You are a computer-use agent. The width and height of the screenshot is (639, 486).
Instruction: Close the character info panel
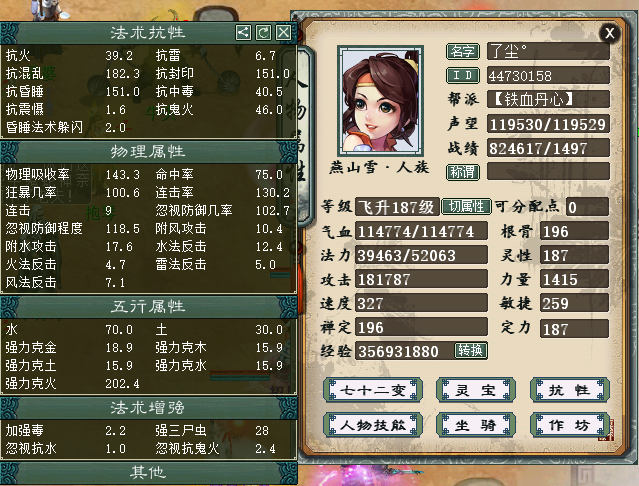click(610, 33)
